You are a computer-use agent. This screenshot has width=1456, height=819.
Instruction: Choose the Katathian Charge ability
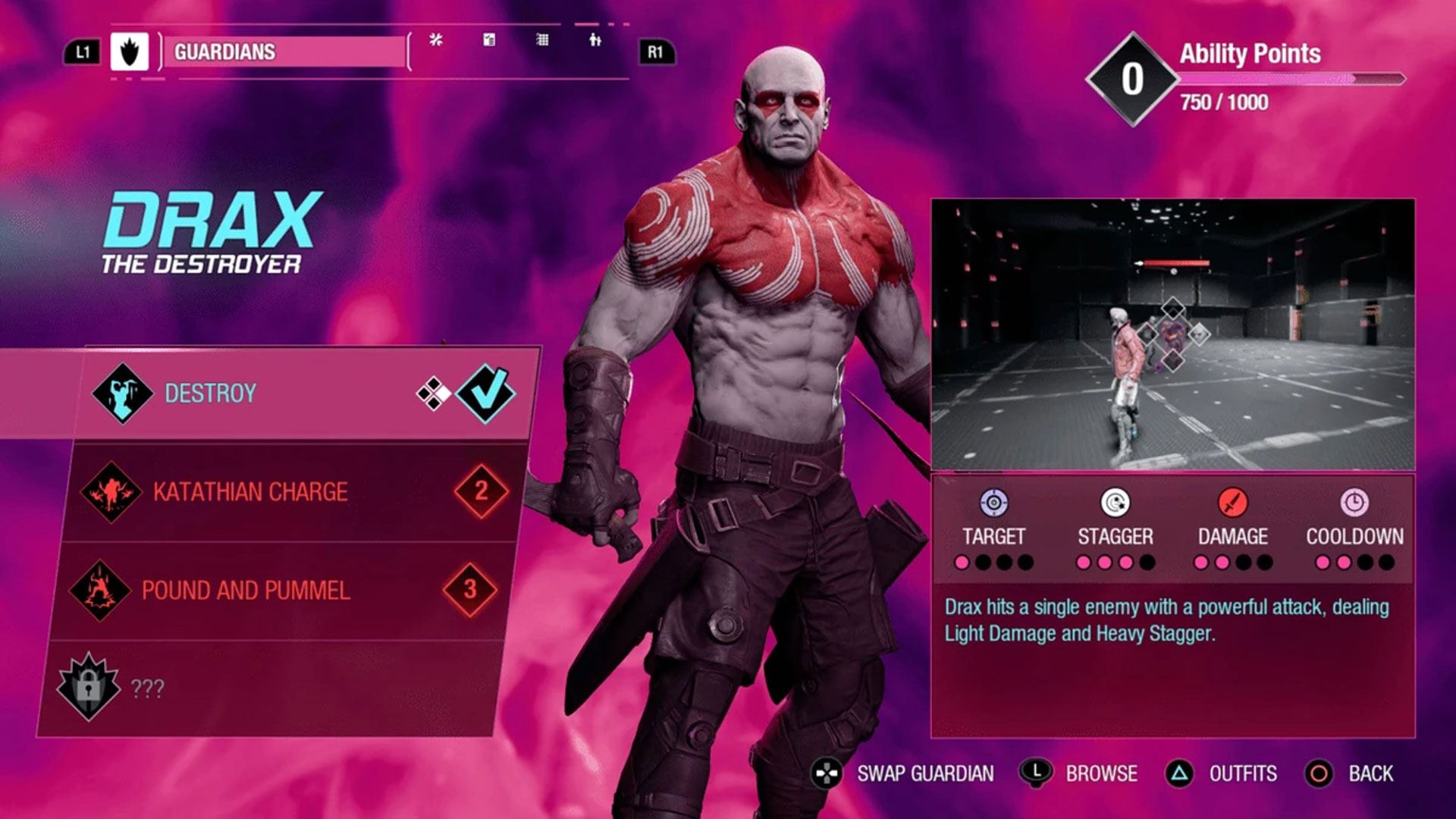pyautogui.click(x=288, y=491)
